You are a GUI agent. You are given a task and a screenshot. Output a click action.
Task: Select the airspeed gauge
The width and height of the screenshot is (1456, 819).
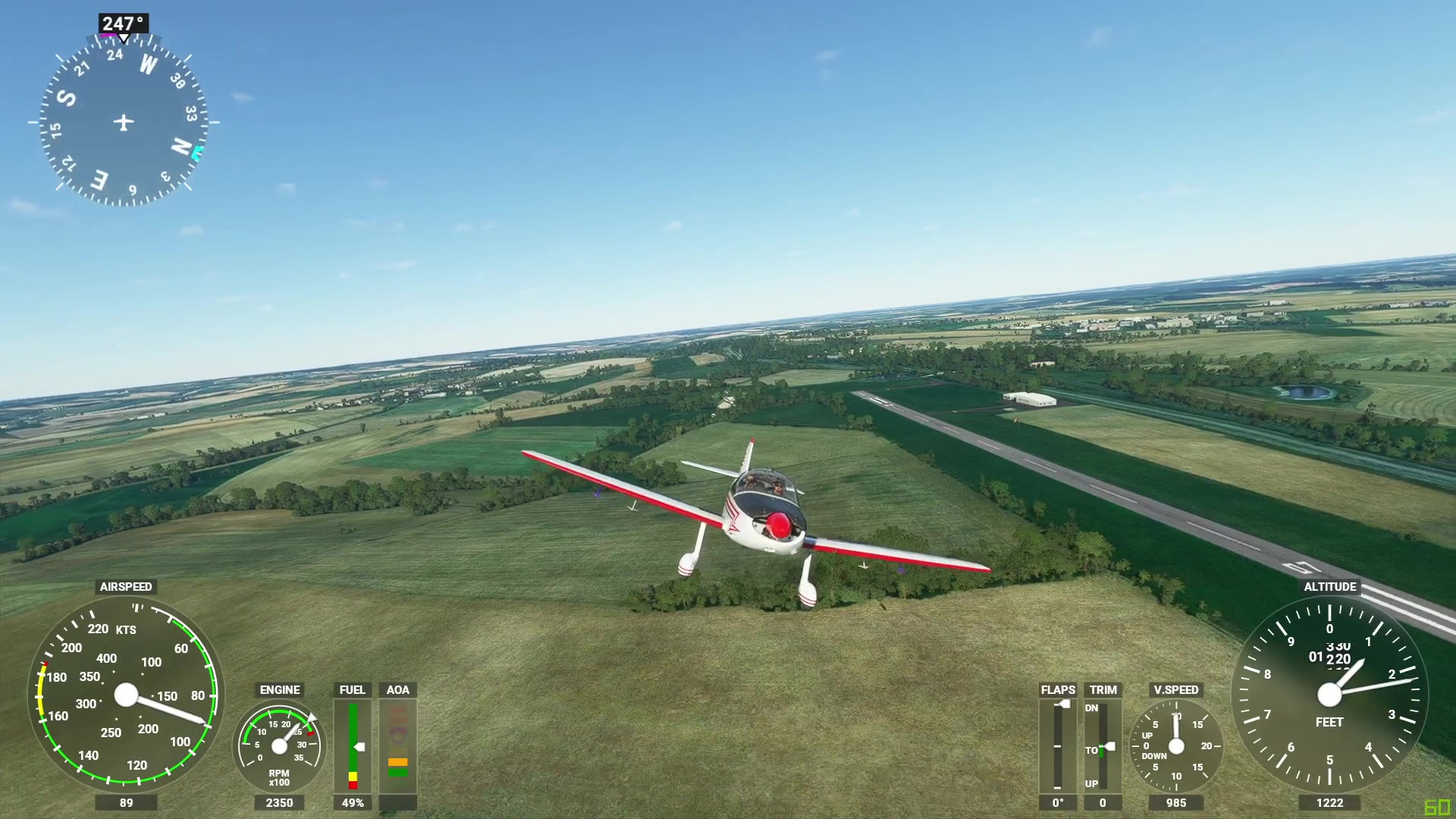[126, 694]
